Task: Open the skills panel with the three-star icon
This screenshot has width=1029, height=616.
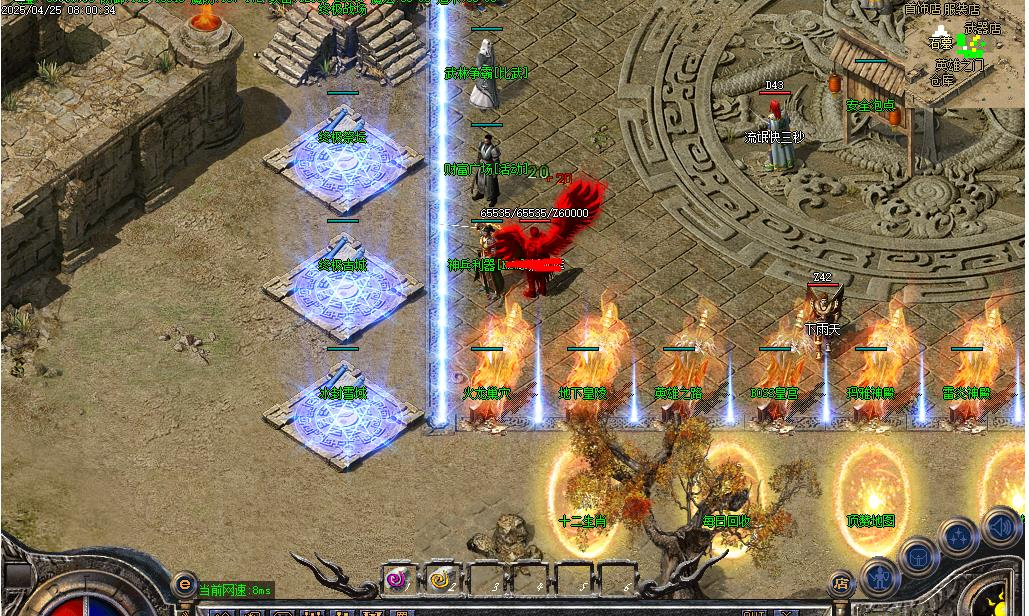Action: tap(958, 537)
